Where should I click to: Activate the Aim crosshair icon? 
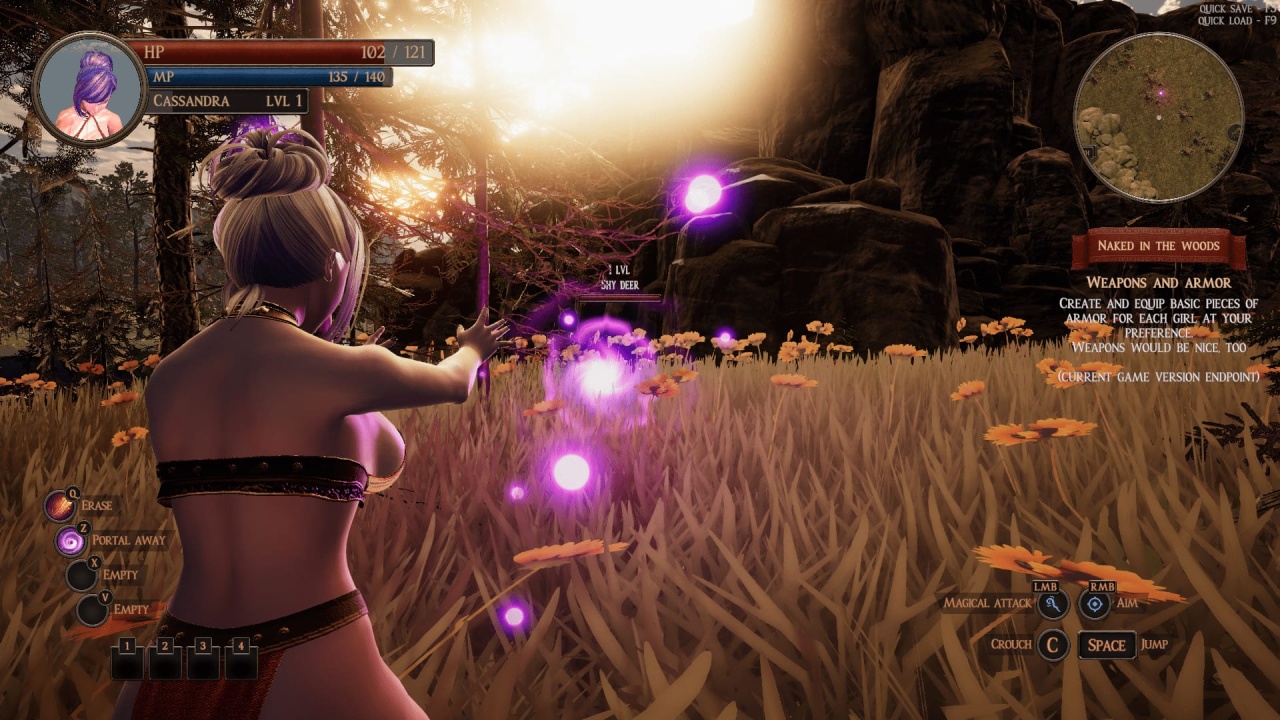click(x=1095, y=604)
